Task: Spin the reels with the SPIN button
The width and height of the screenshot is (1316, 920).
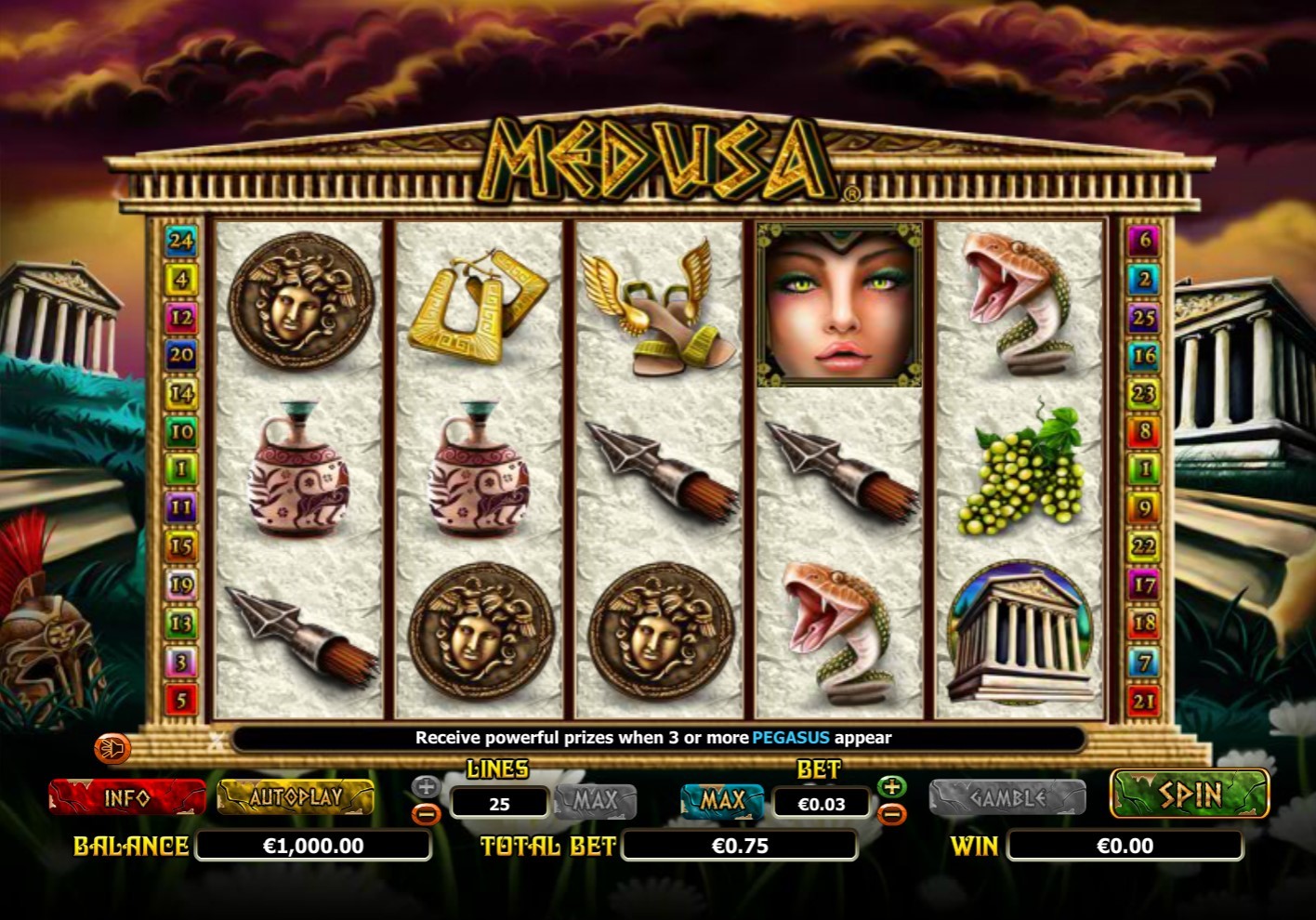Action: (1189, 795)
